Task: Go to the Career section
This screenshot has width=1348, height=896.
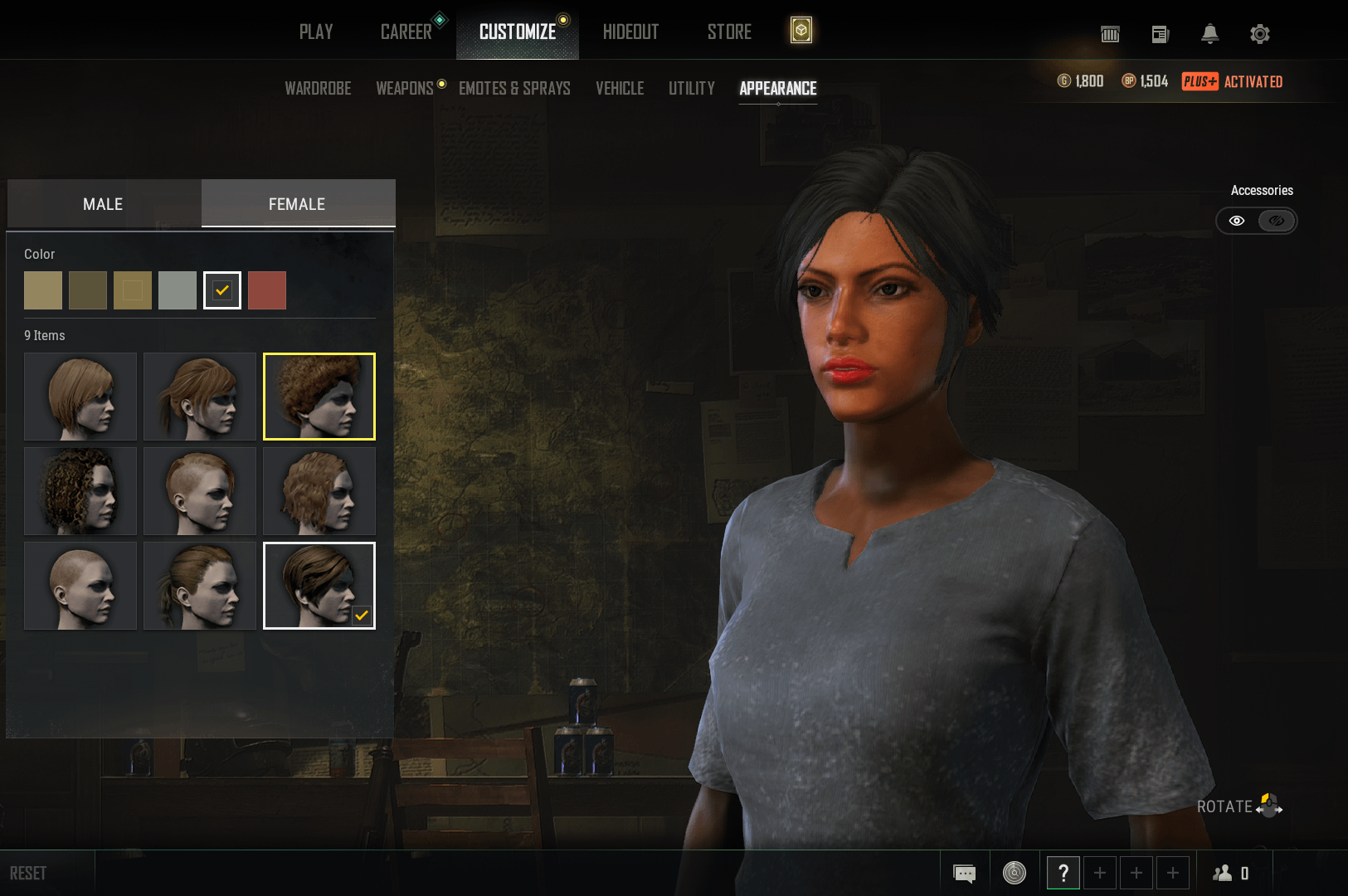Action: pyautogui.click(x=406, y=32)
